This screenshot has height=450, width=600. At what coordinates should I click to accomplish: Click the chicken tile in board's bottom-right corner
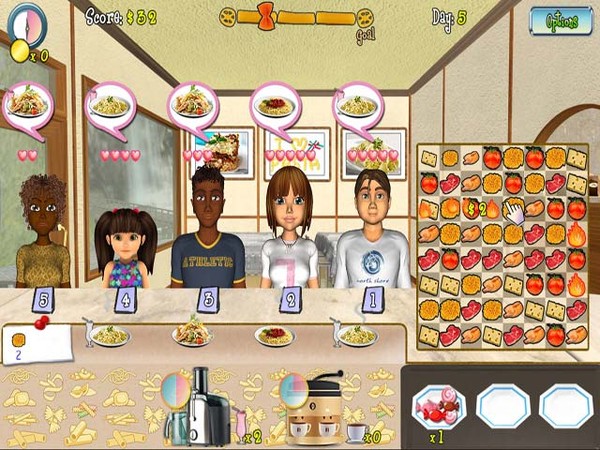[x=576, y=335]
